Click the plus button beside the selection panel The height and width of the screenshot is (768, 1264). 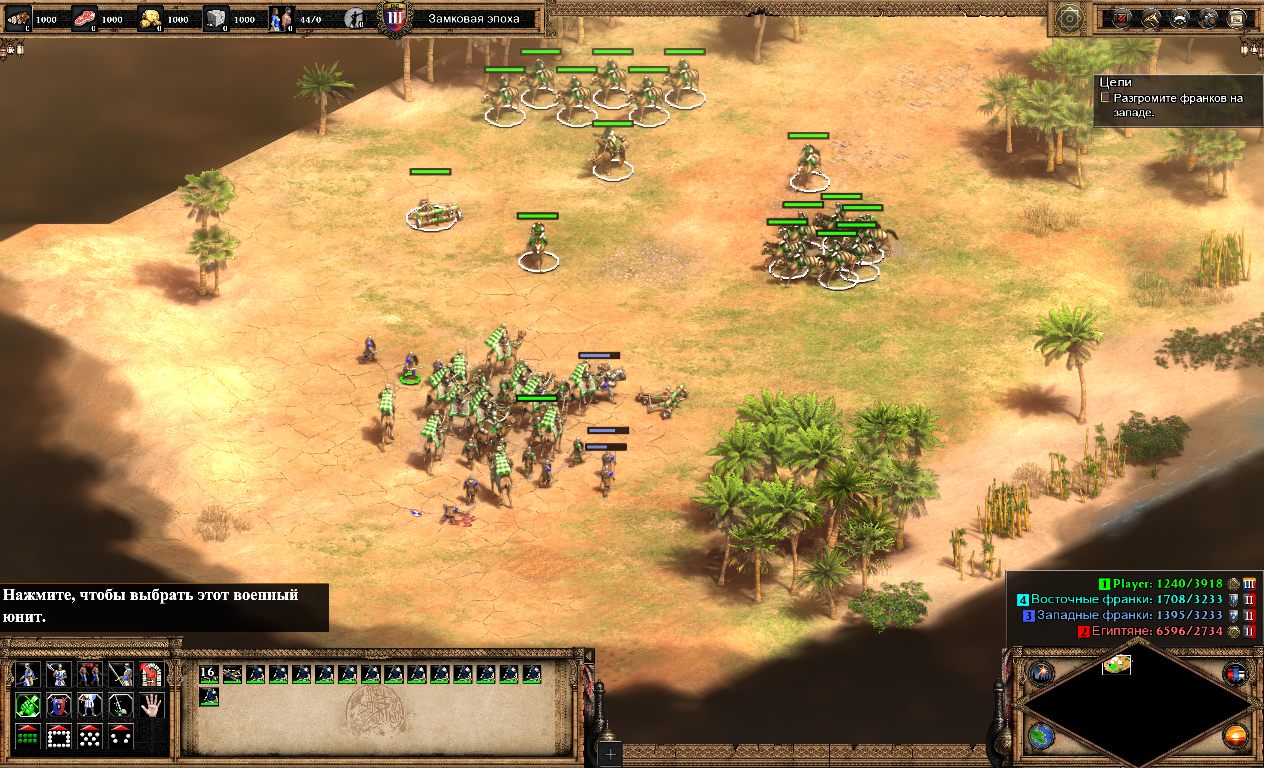click(609, 755)
